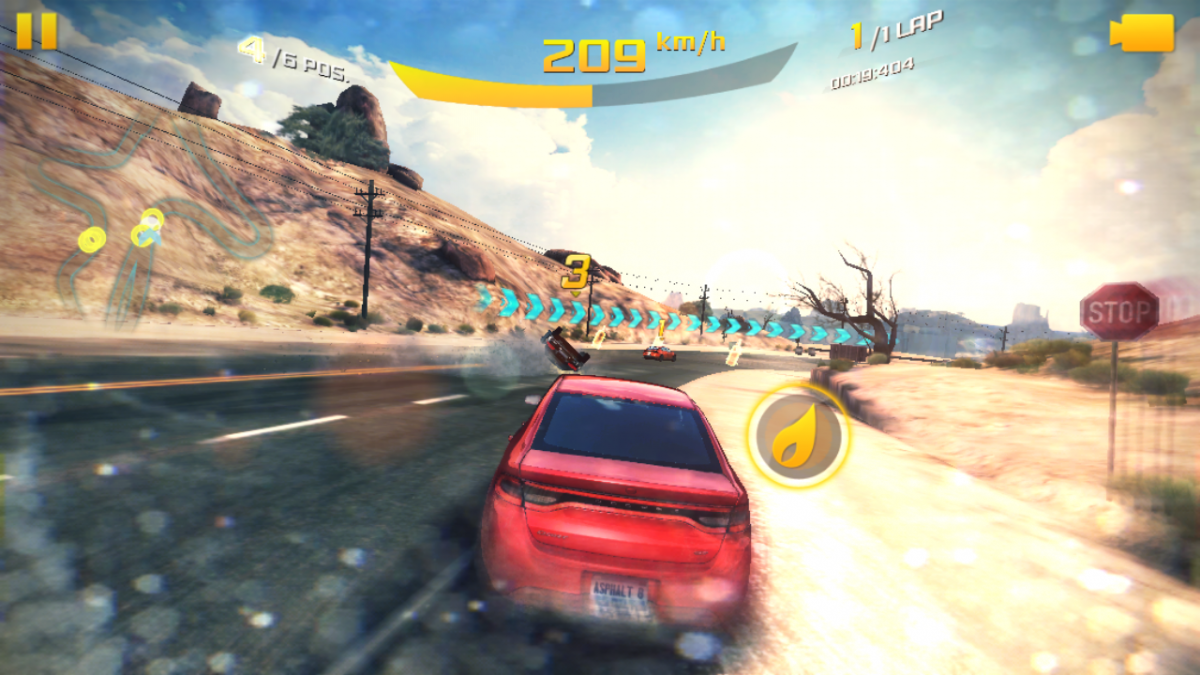Switch the camera view

[1142, 33]
